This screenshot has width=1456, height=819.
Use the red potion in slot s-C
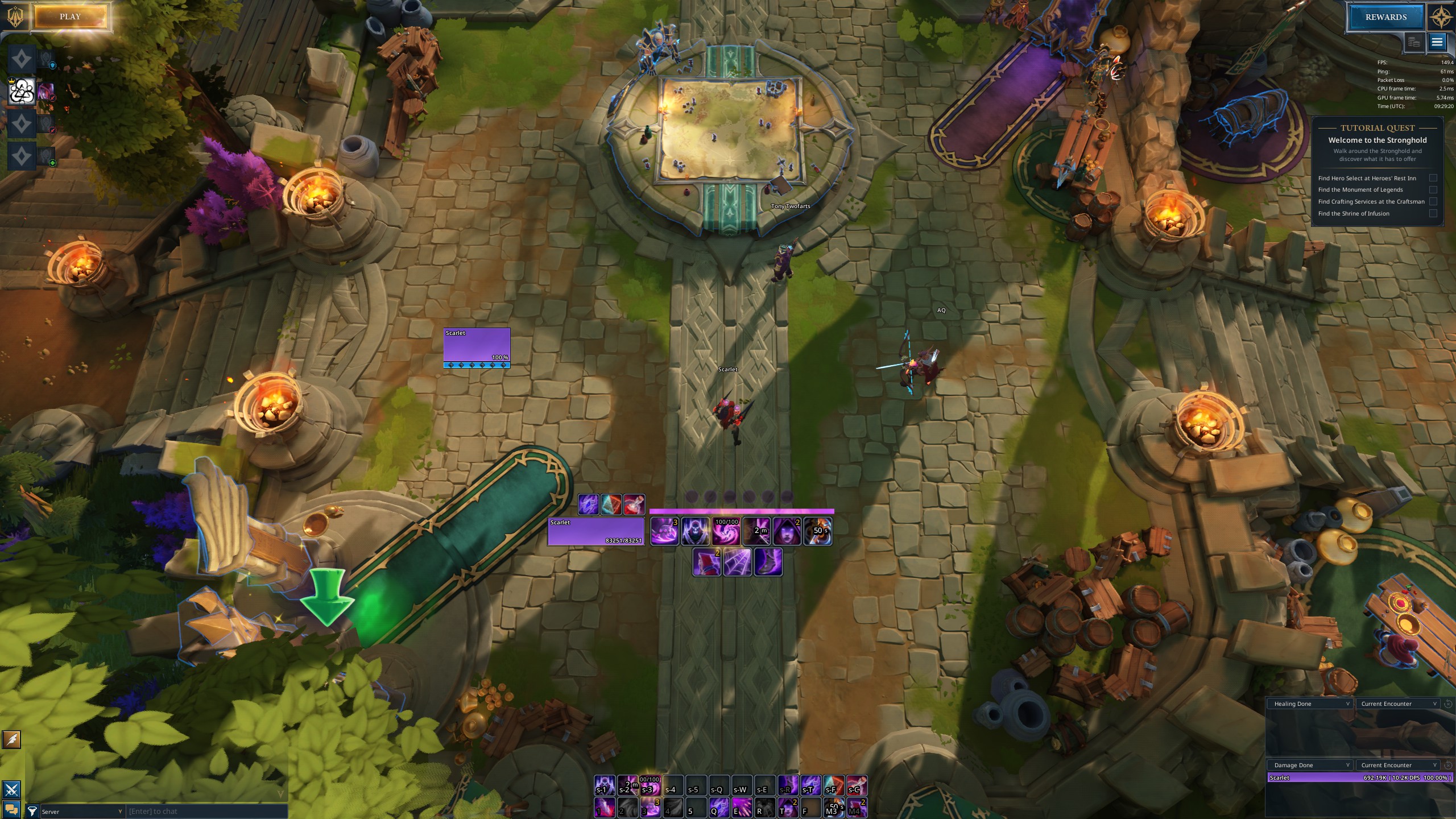pos(857,785)
